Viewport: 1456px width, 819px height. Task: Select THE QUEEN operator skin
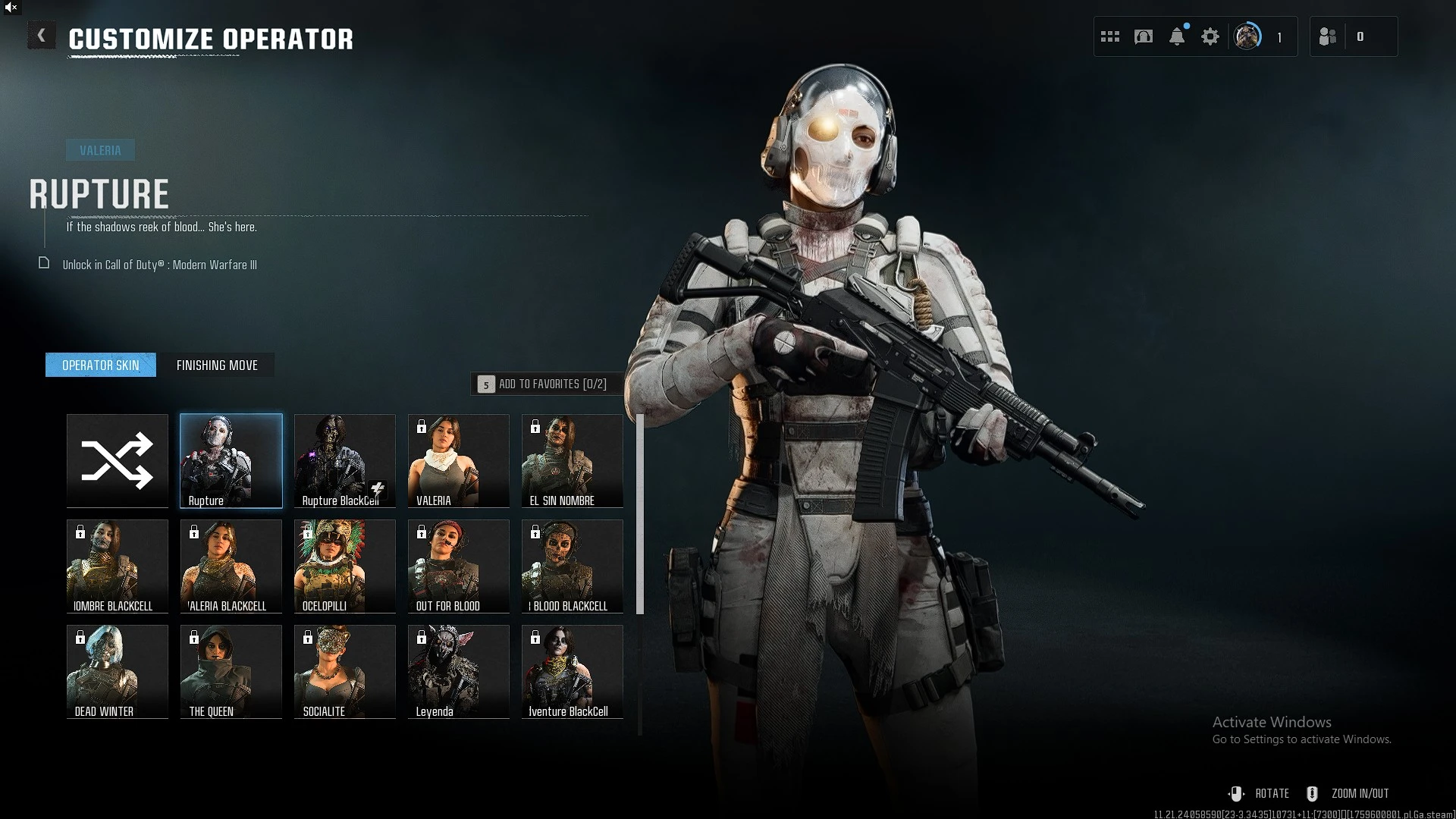point(231,671)
